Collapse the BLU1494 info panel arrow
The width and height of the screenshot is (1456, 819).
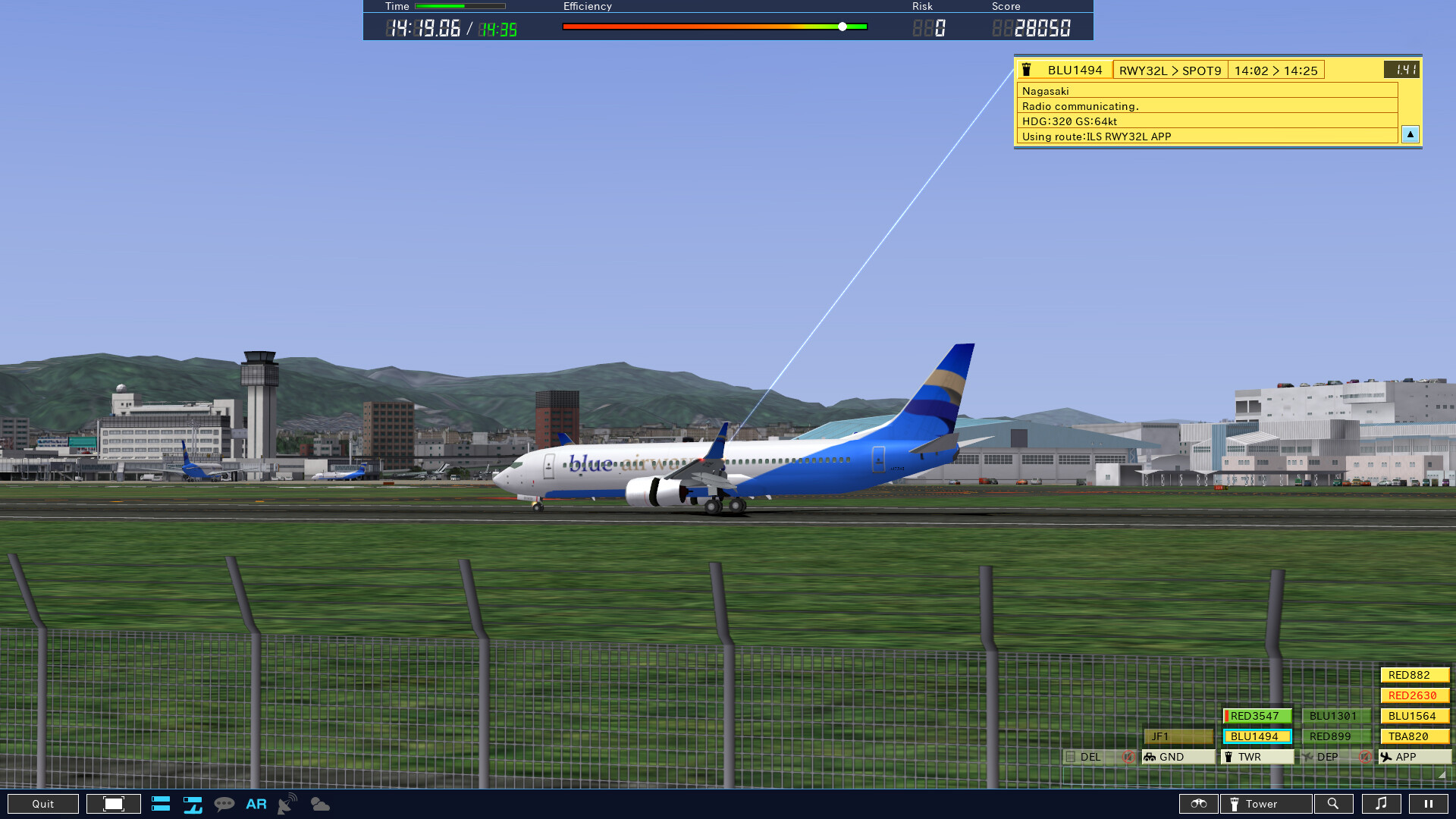pos(1410,134)
